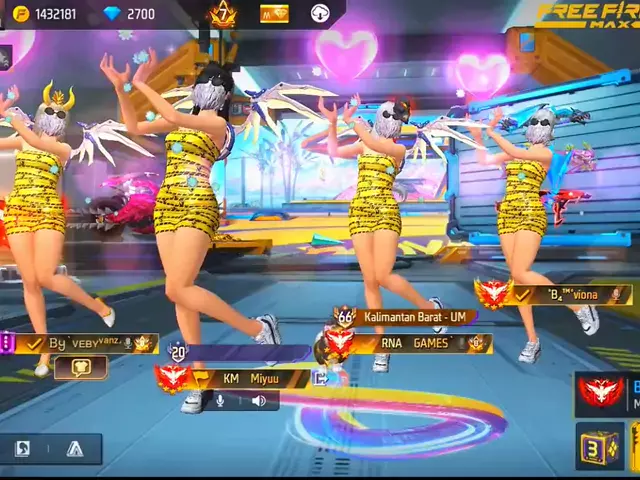640x480 pixels.
Task: Open the character portrait button
Action: click(23, 449)
